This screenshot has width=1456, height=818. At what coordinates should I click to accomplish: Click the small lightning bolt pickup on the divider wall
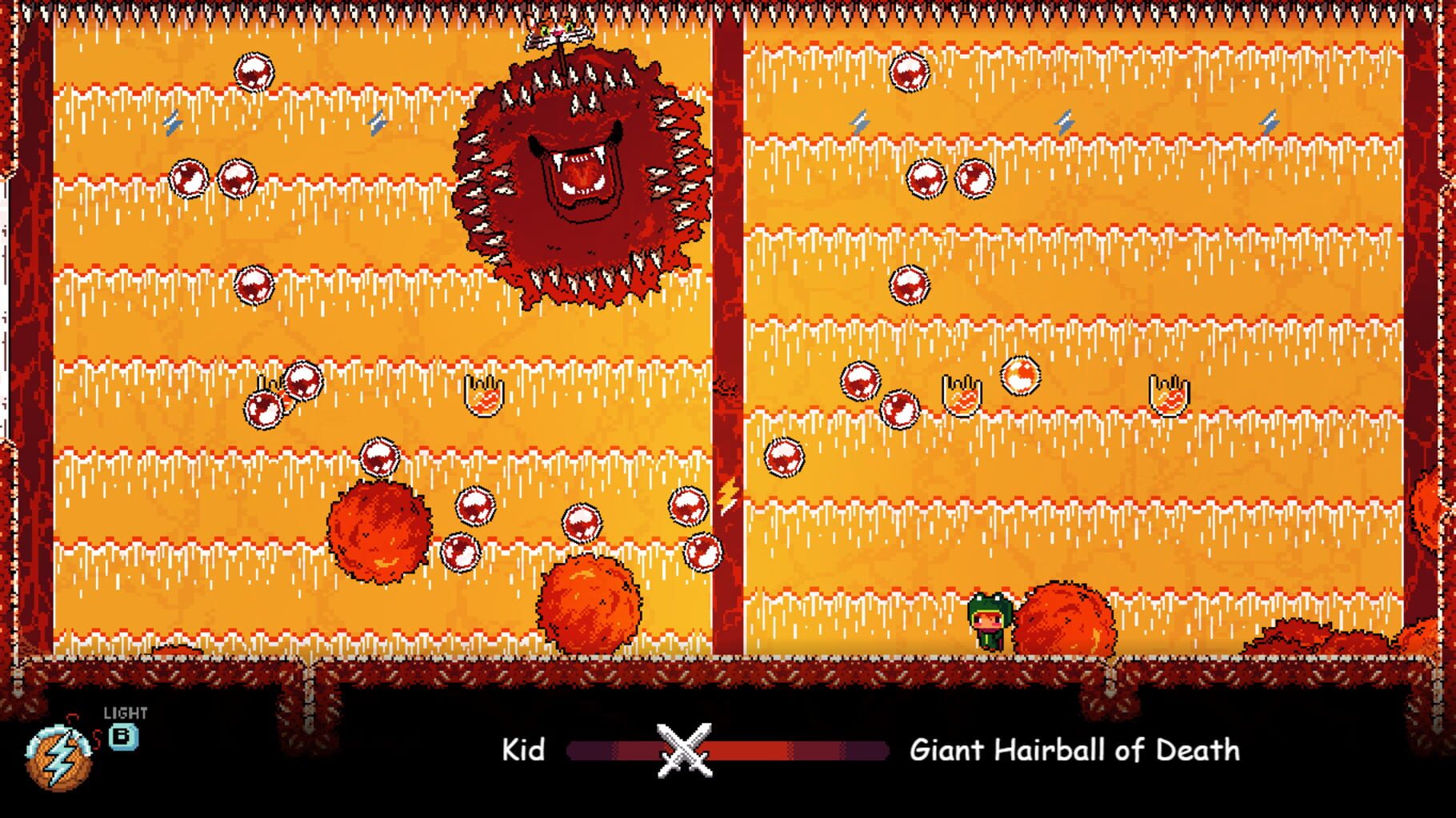point(728,496)
